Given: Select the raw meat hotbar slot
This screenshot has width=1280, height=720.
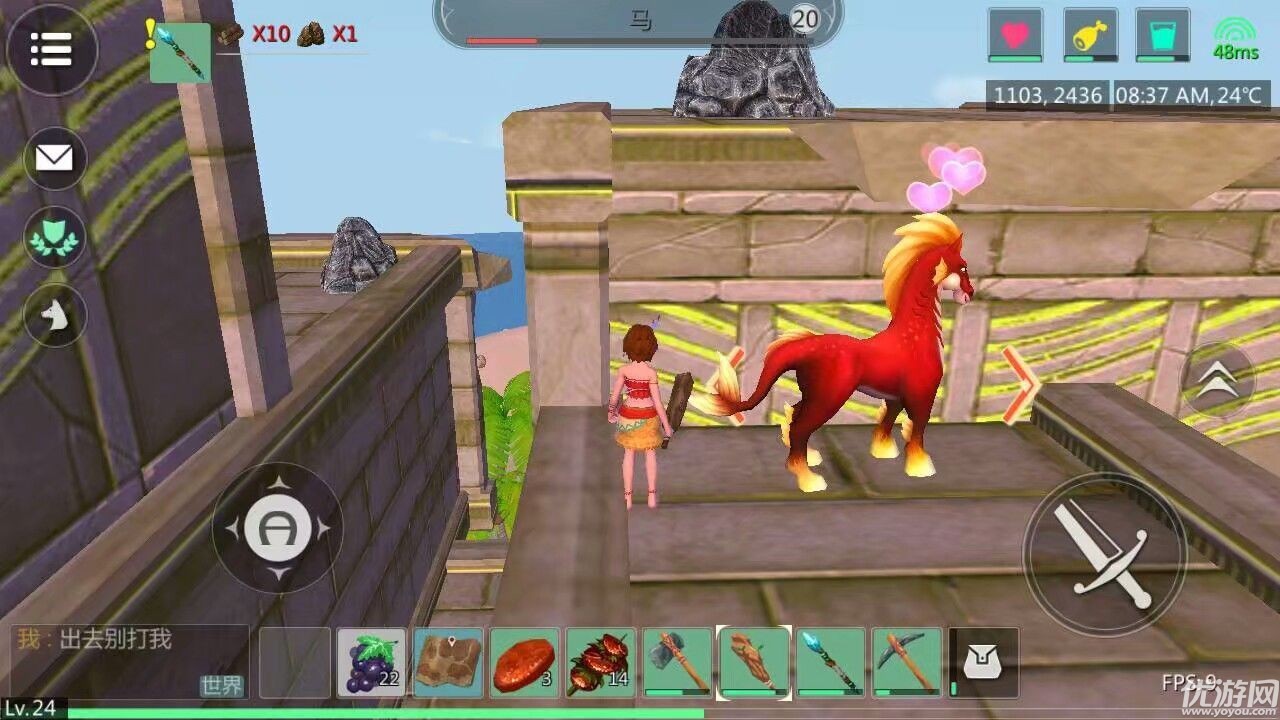Looking at the screenshot, I should click(x=524, y=662).
